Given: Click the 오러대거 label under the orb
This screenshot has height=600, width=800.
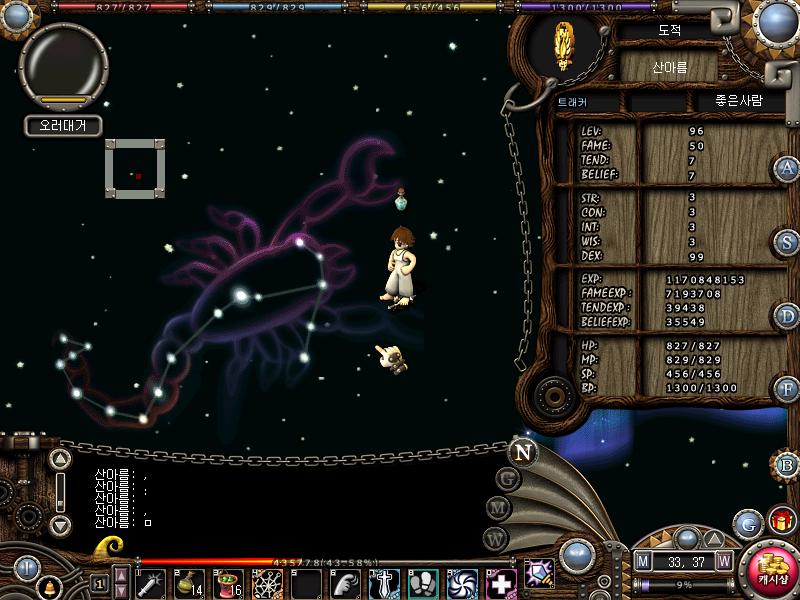Looking at the screenshot, I should [63, 126].
